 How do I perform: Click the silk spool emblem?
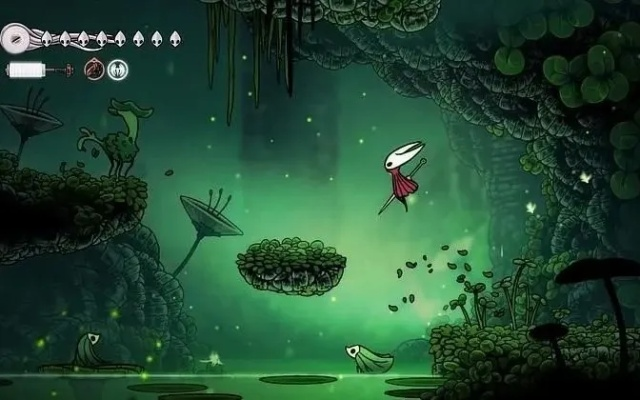pos(15,39)
